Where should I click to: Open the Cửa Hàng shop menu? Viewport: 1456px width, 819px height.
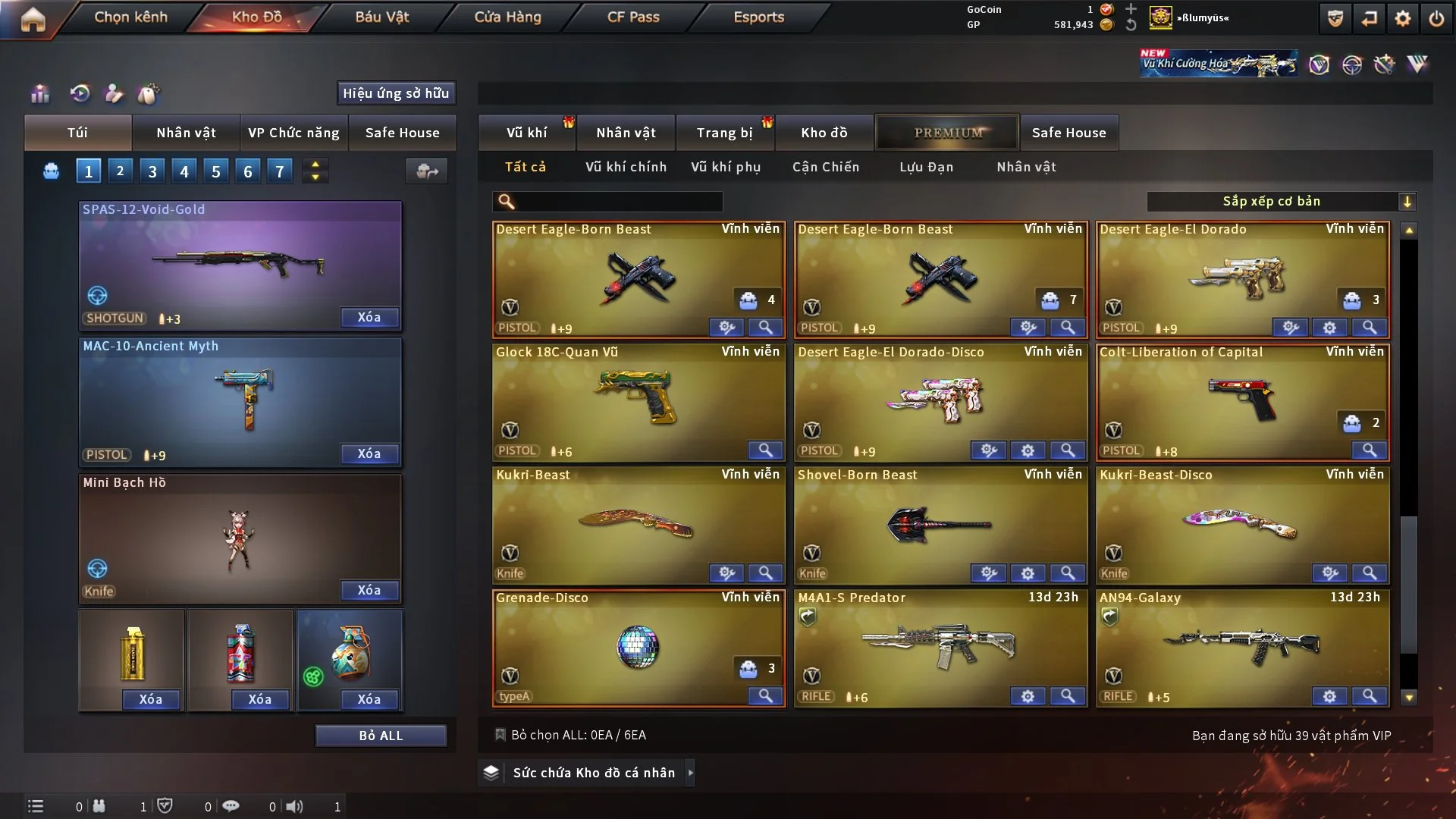507,17
